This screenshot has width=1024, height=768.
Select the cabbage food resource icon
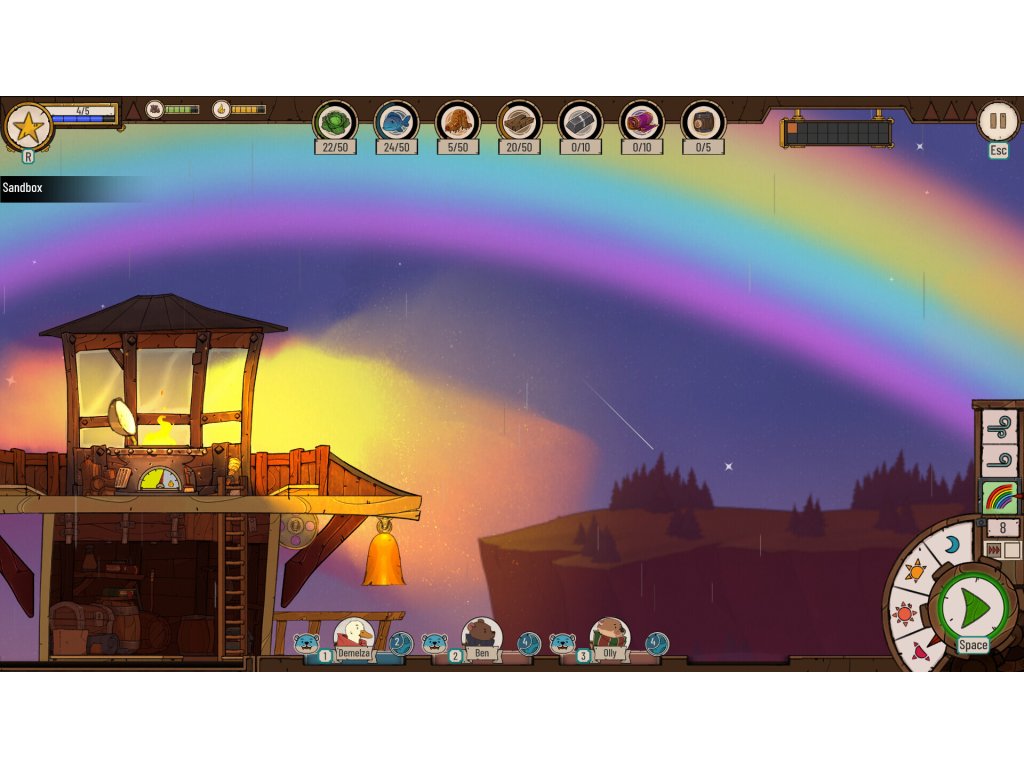point(335,122)
